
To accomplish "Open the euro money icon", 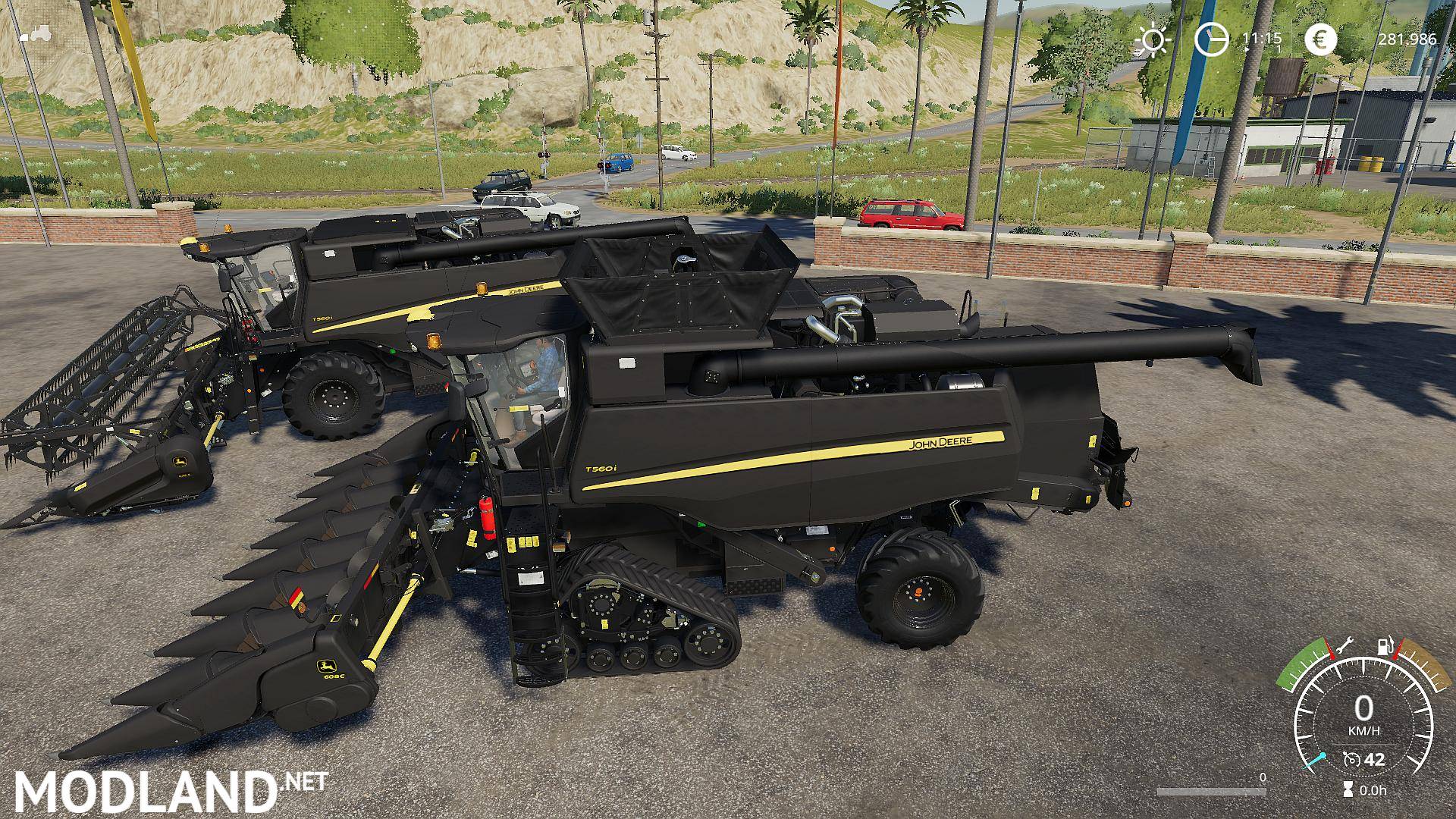I will click(x=1321, y=40).
